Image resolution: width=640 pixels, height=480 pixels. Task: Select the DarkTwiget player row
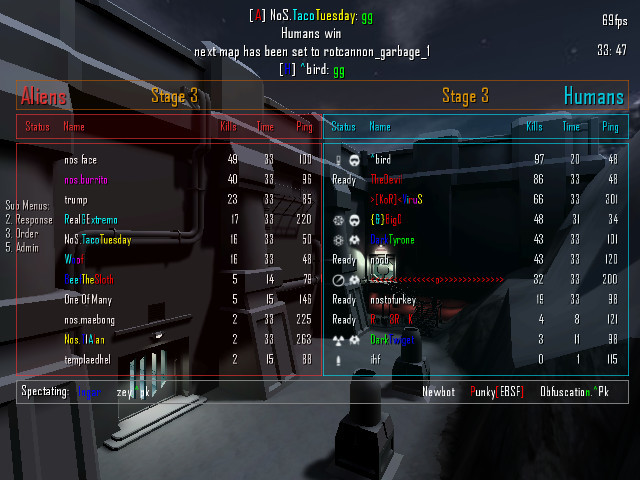pos(392,339)
